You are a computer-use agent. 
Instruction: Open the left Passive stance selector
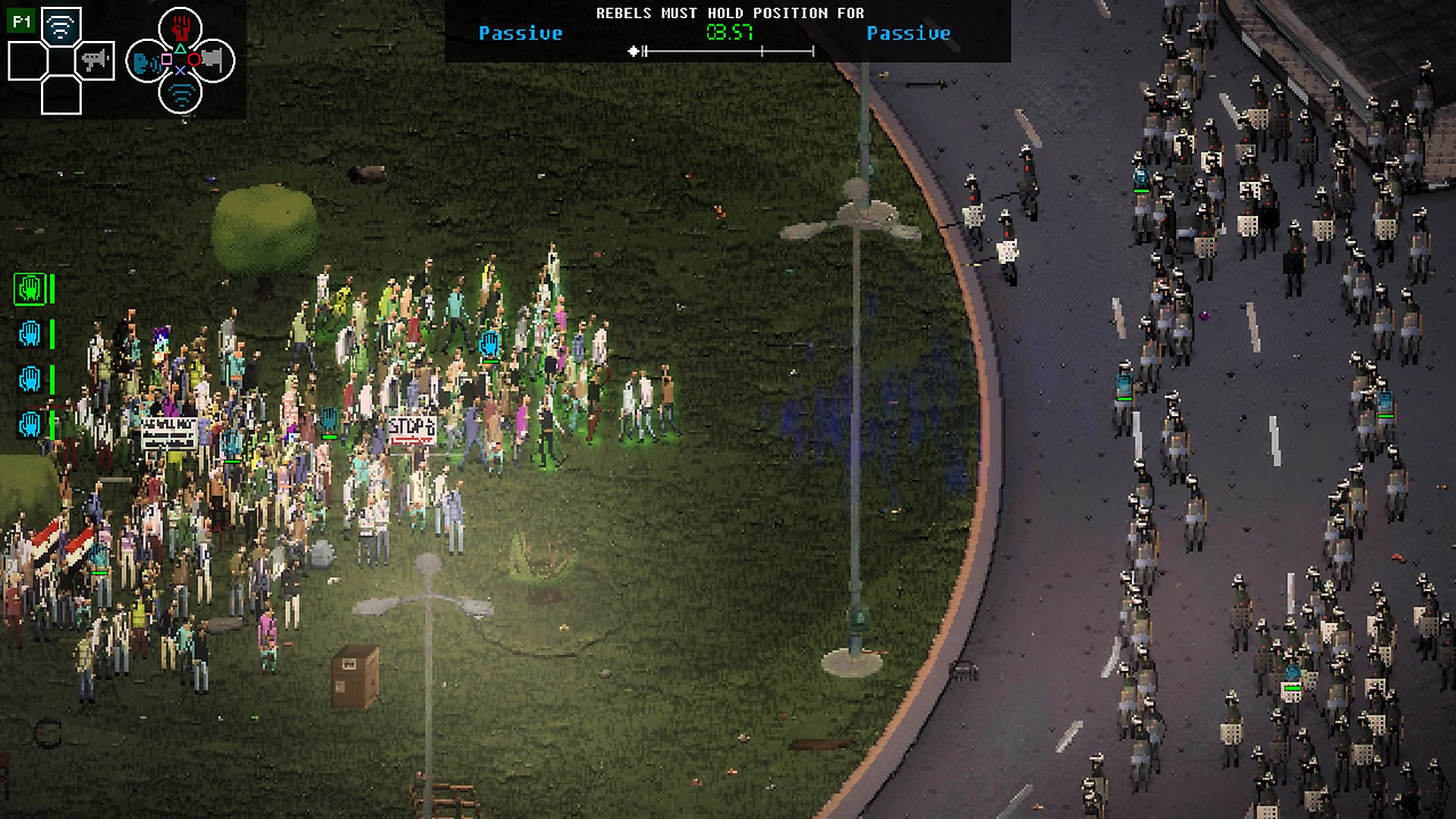tap(521, 32)
